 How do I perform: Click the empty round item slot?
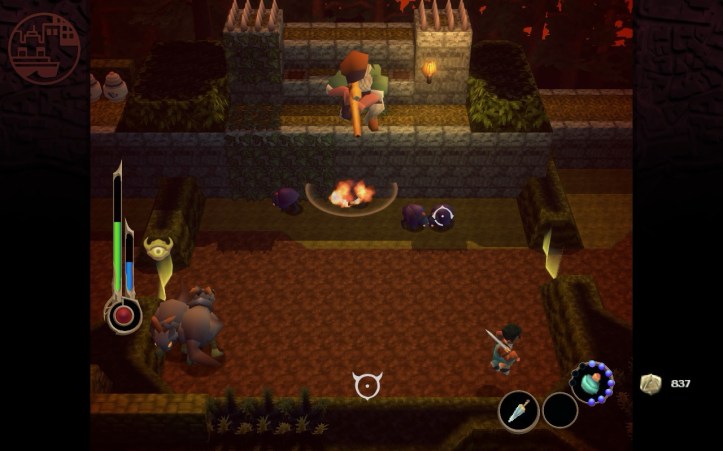560,410
